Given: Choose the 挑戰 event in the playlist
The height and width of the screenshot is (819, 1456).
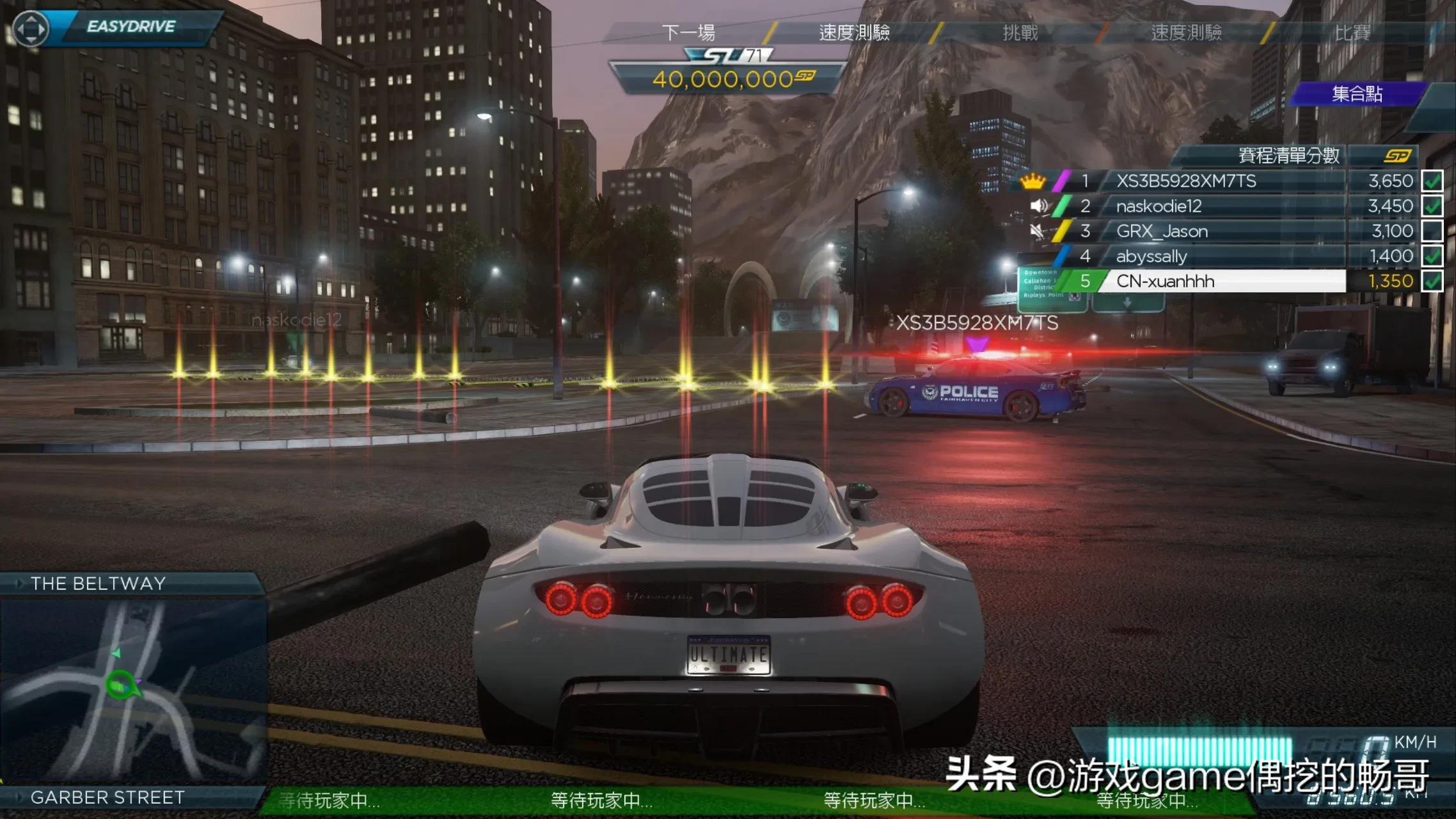Looking at the screenshot, I should pos(1020,32).
